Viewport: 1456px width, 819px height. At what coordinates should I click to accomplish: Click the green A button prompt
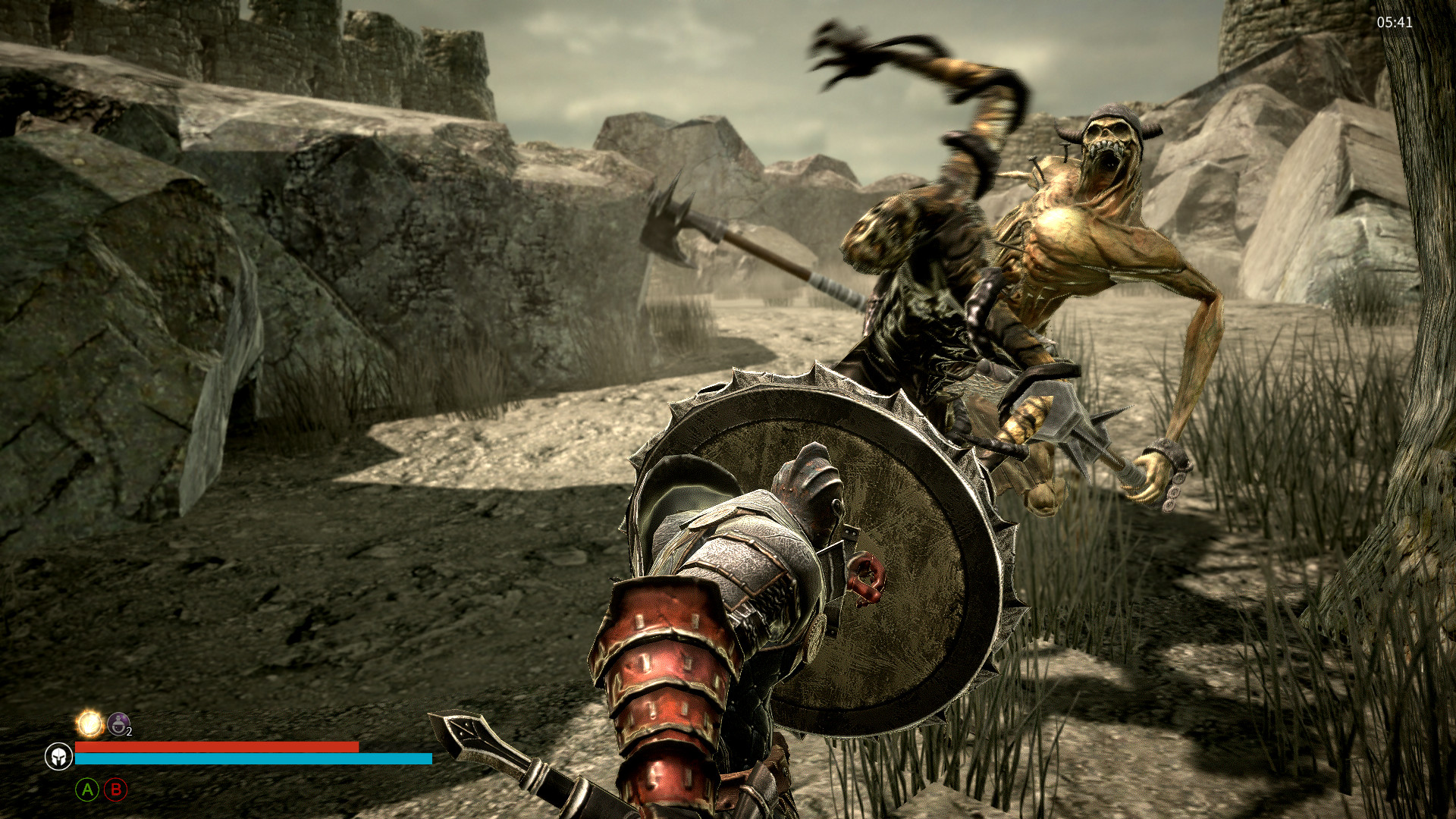click(x=87, y=791)
